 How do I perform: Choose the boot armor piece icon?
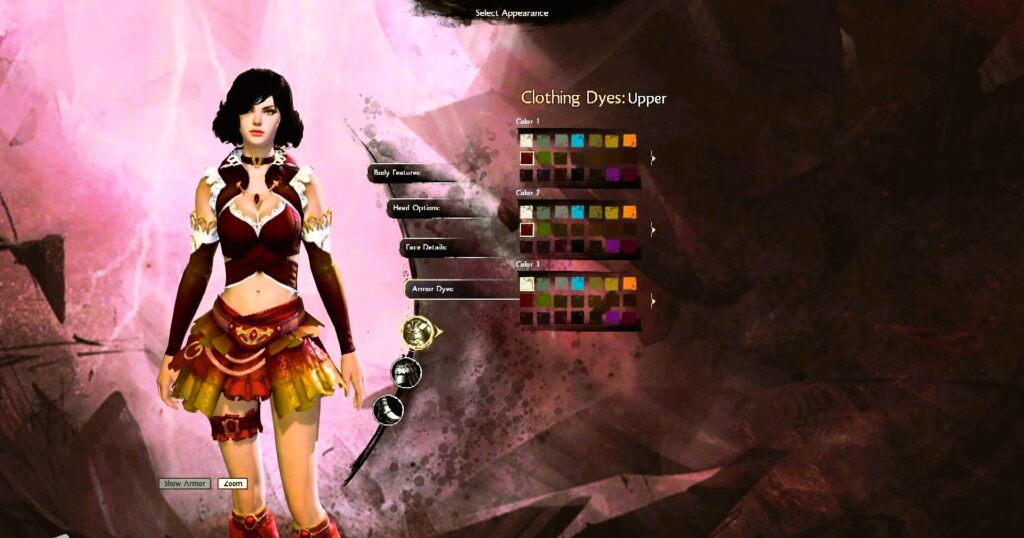click(x=388, y=408)
